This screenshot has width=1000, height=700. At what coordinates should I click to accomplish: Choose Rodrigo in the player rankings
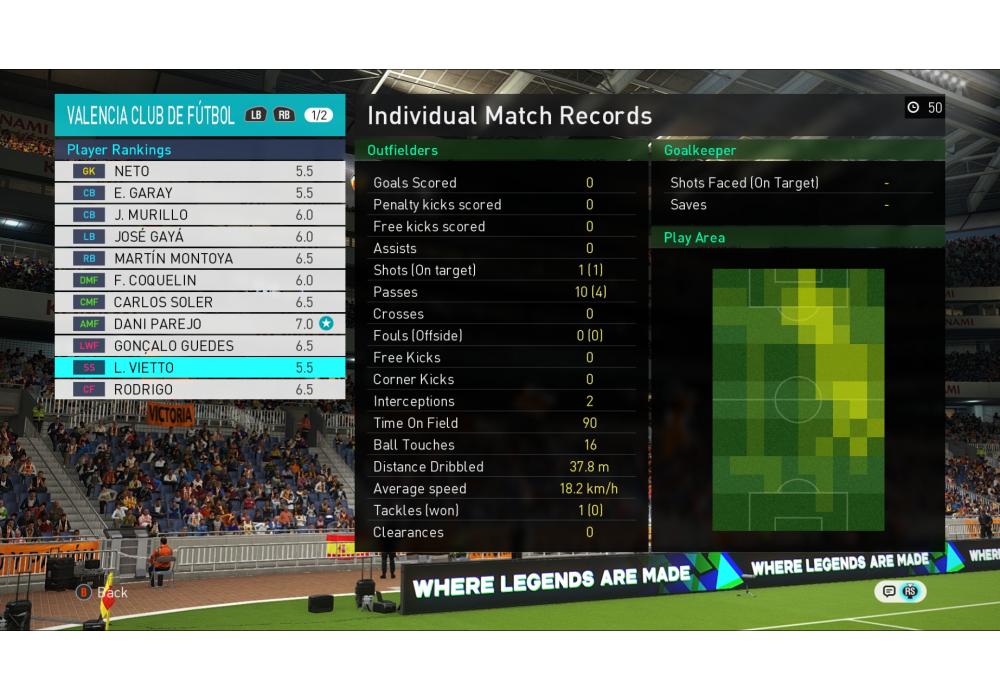(x=200, y=389)
